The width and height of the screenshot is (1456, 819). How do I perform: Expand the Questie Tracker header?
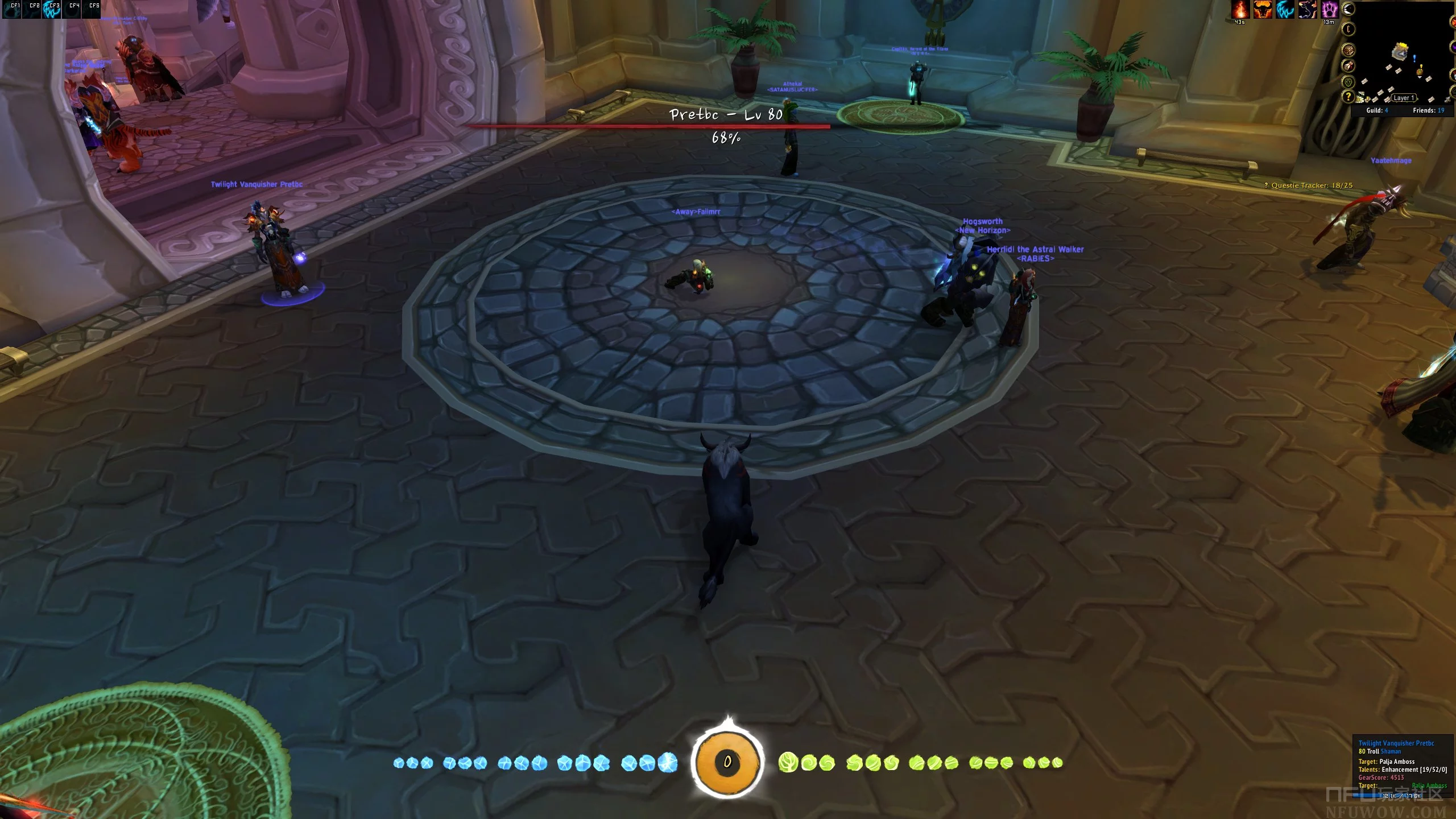pos(1308,185)
